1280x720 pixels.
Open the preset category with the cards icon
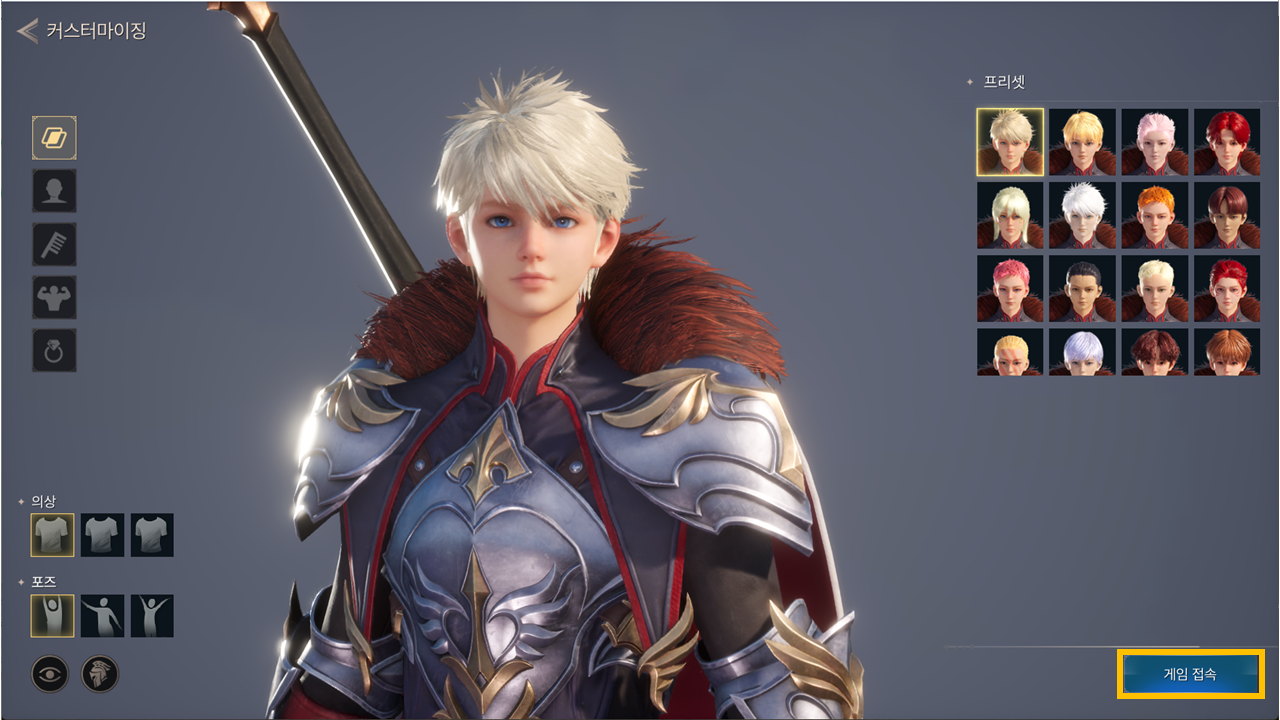click(54, 138)
